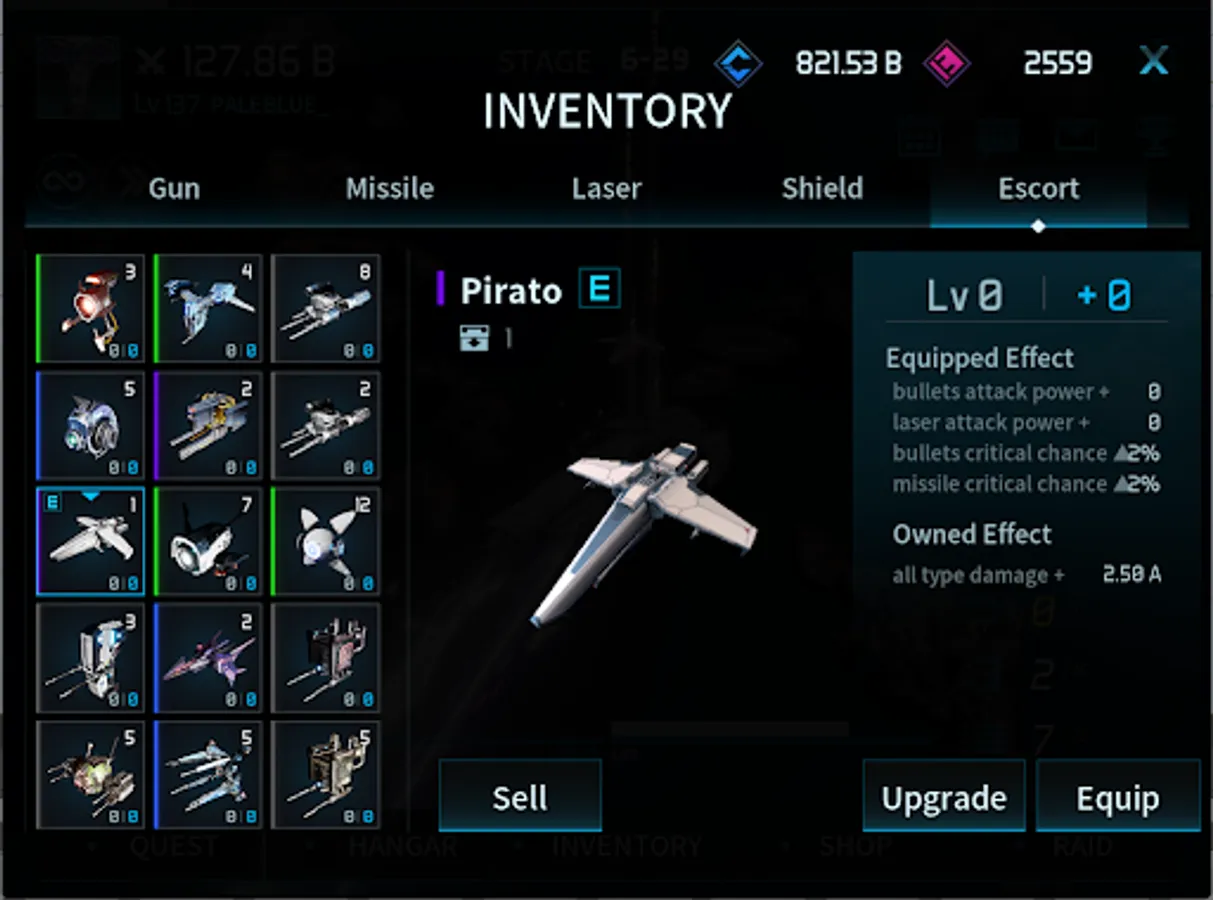Switch to the Gun tab
This screenshot has width=1213, height=900.
(174, 188)
